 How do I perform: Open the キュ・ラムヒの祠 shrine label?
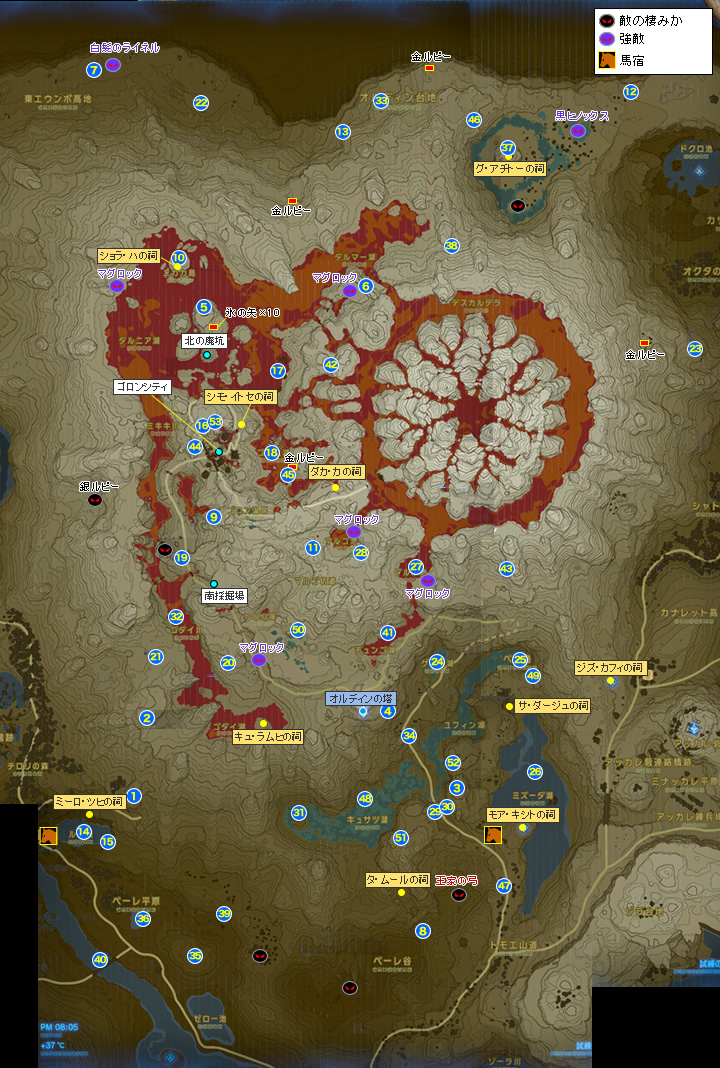point(267,736)
